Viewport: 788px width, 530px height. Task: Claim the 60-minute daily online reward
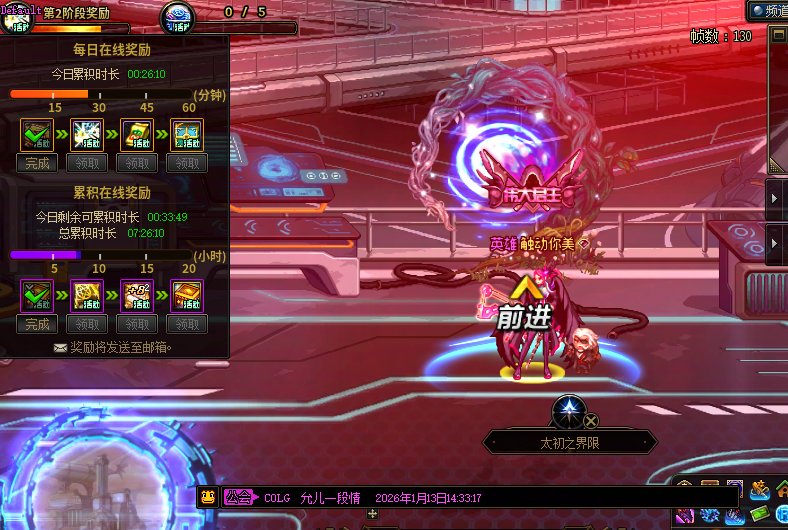tap(187, 163)
